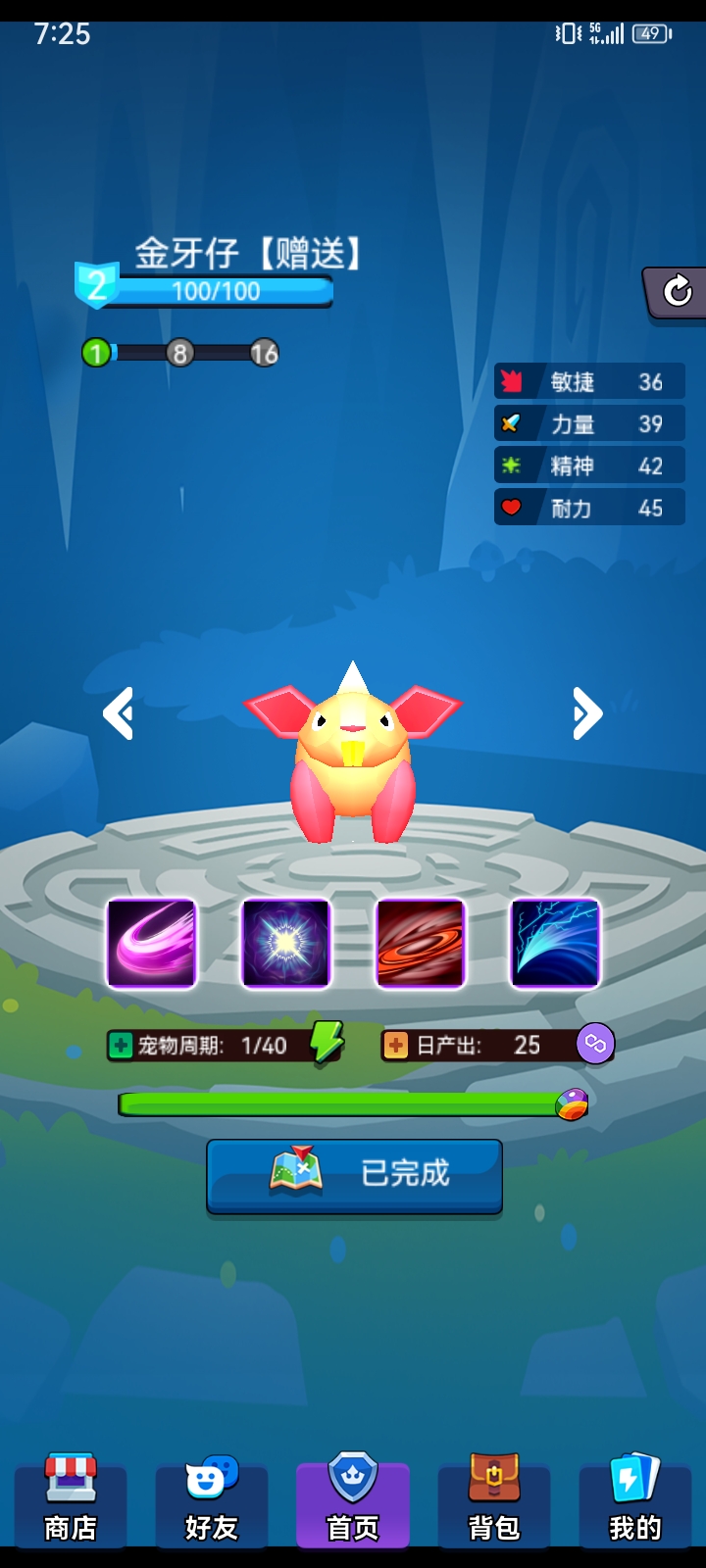Tap the orange plus beside 日产出

click(x=395, y=1046)
